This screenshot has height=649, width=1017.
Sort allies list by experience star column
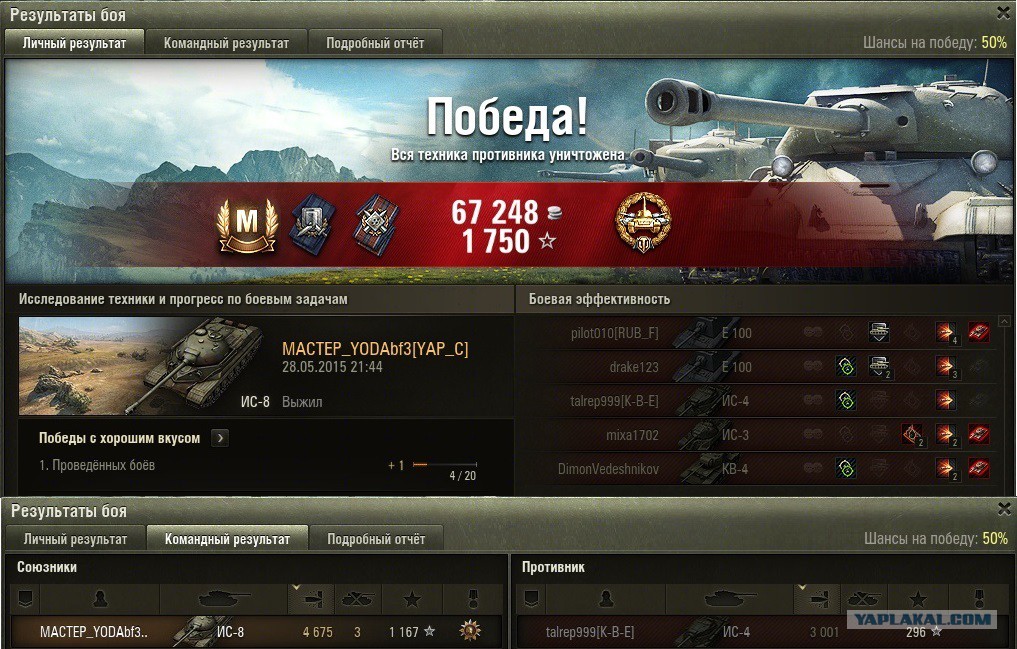[x=411, y=598]
